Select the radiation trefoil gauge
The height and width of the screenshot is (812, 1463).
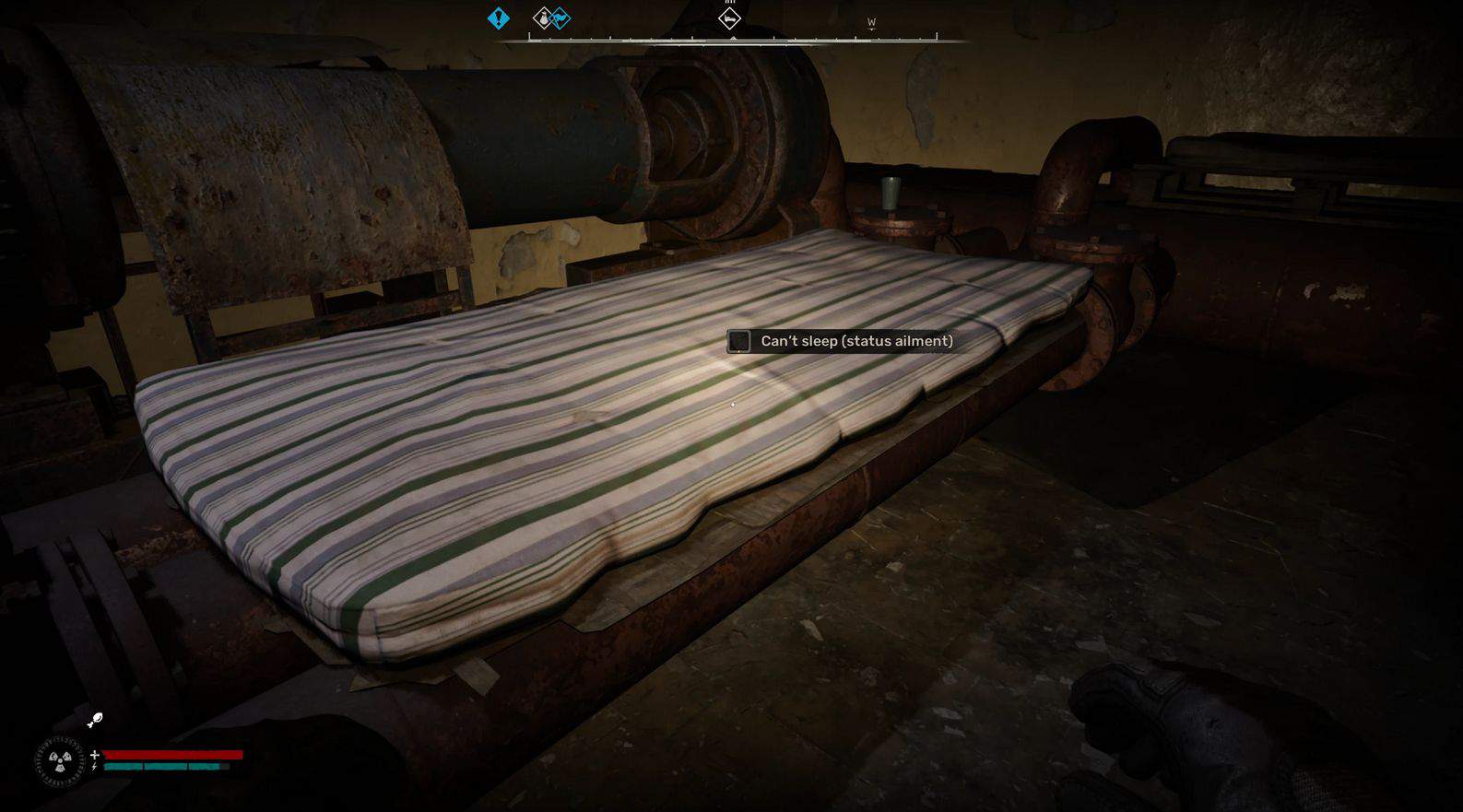60,761
